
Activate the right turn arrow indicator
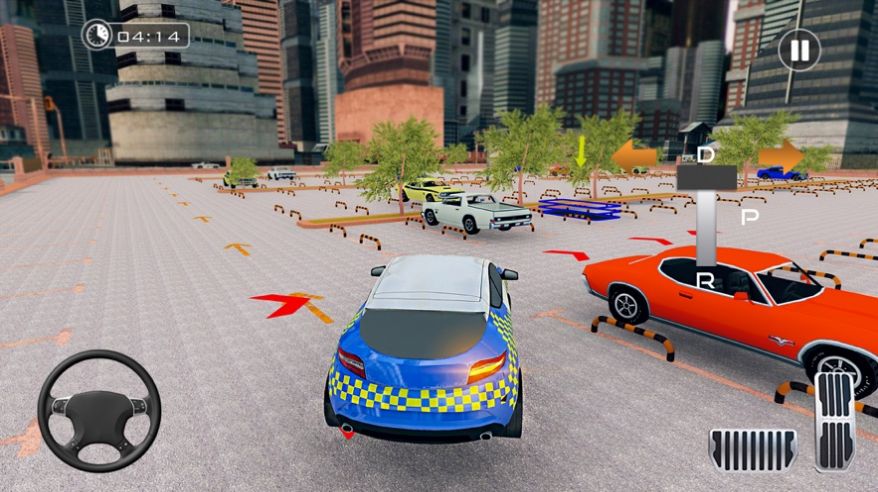tap(781, 156)
